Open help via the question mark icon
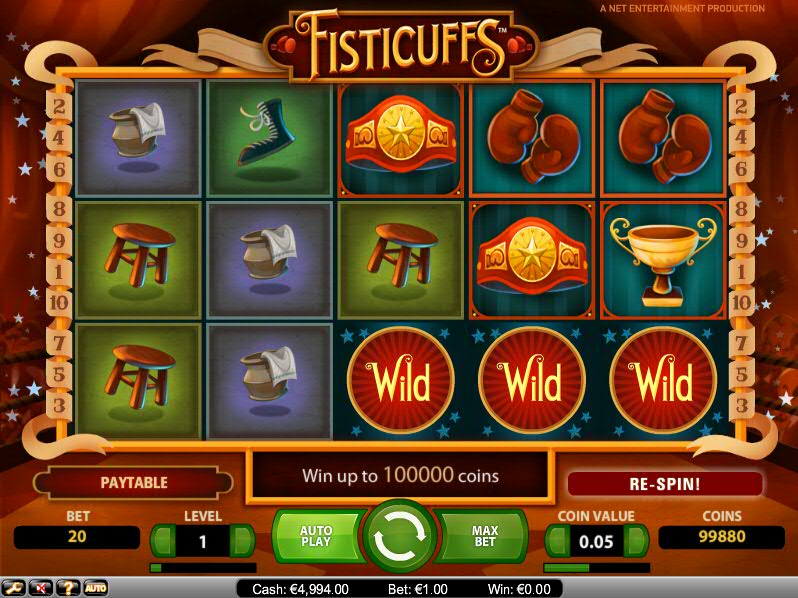 [x=69, y=587]
